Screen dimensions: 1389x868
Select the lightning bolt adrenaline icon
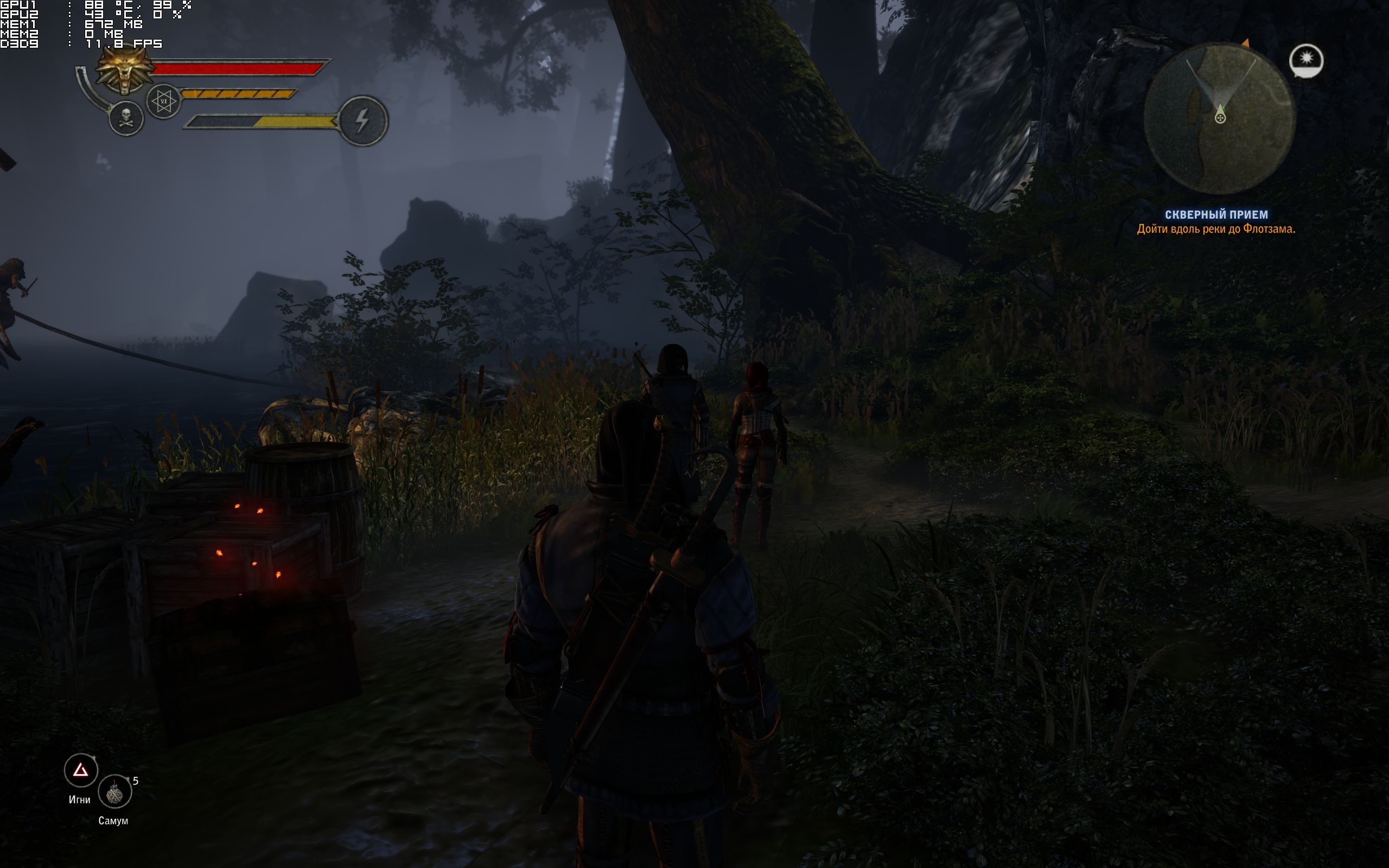(x=363, y=120)
